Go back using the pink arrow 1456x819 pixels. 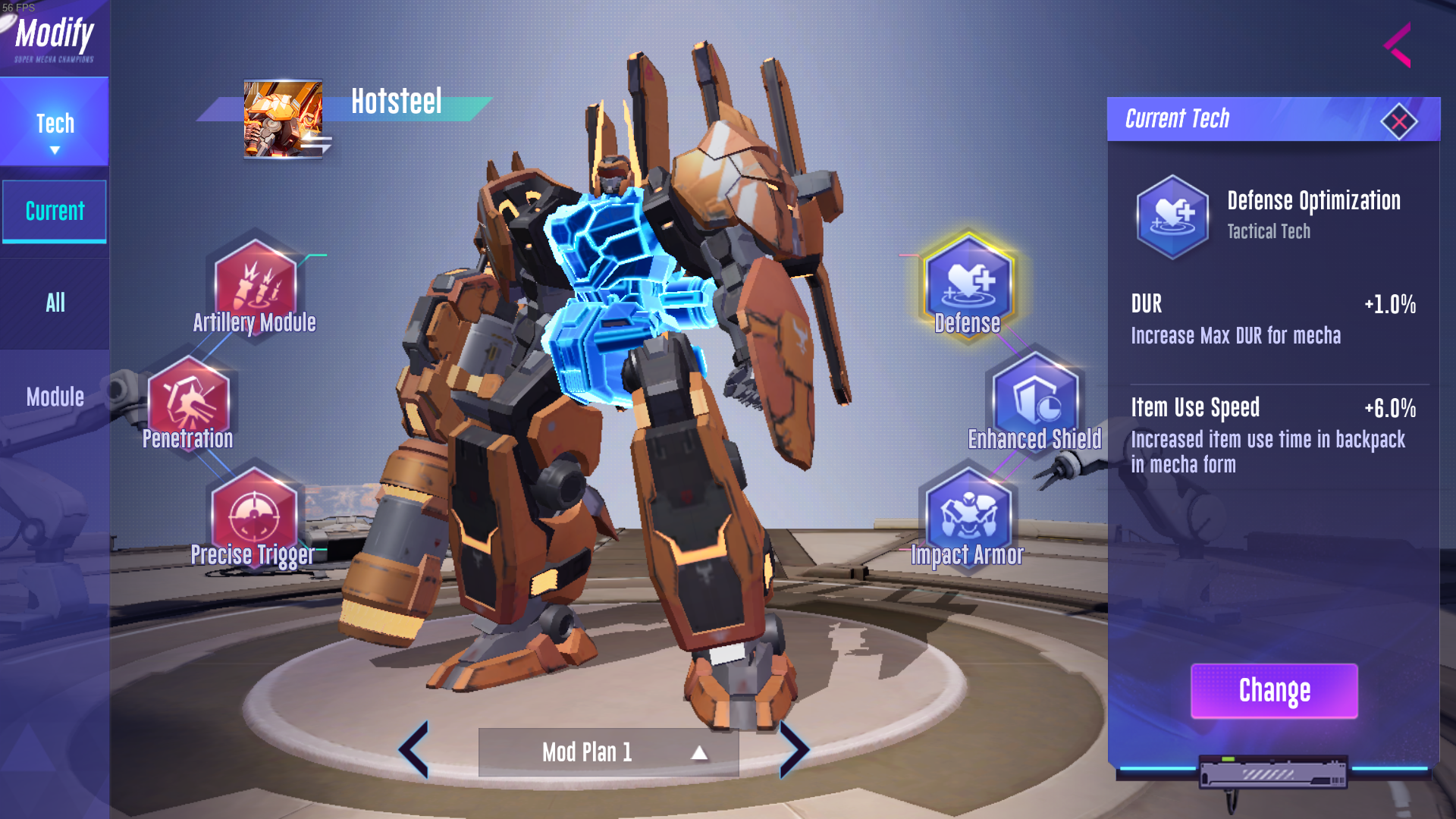tap(1398, 45)
